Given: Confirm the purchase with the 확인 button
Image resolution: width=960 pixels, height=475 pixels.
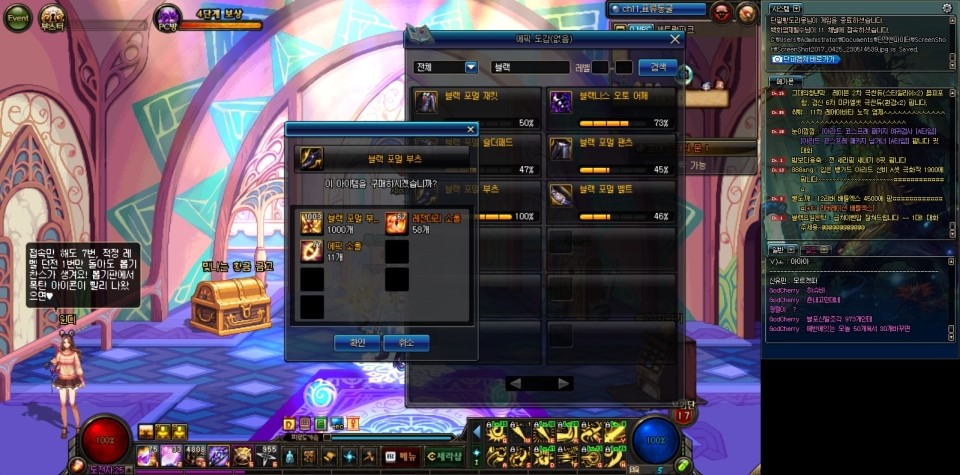Looking at the screenshot, I should (x=357, y=343).
